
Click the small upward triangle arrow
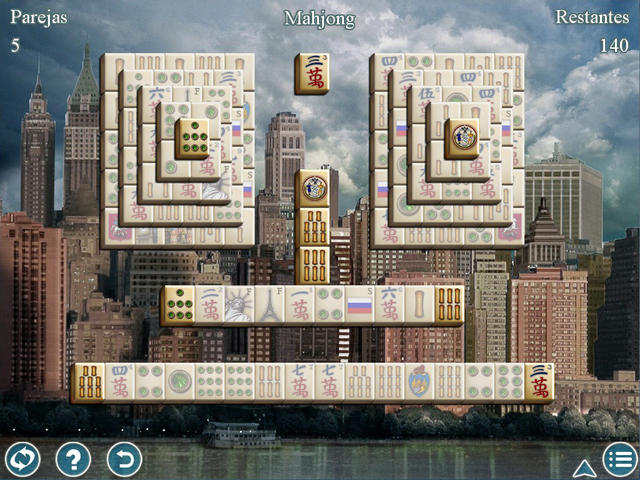[x=584, y=467]
